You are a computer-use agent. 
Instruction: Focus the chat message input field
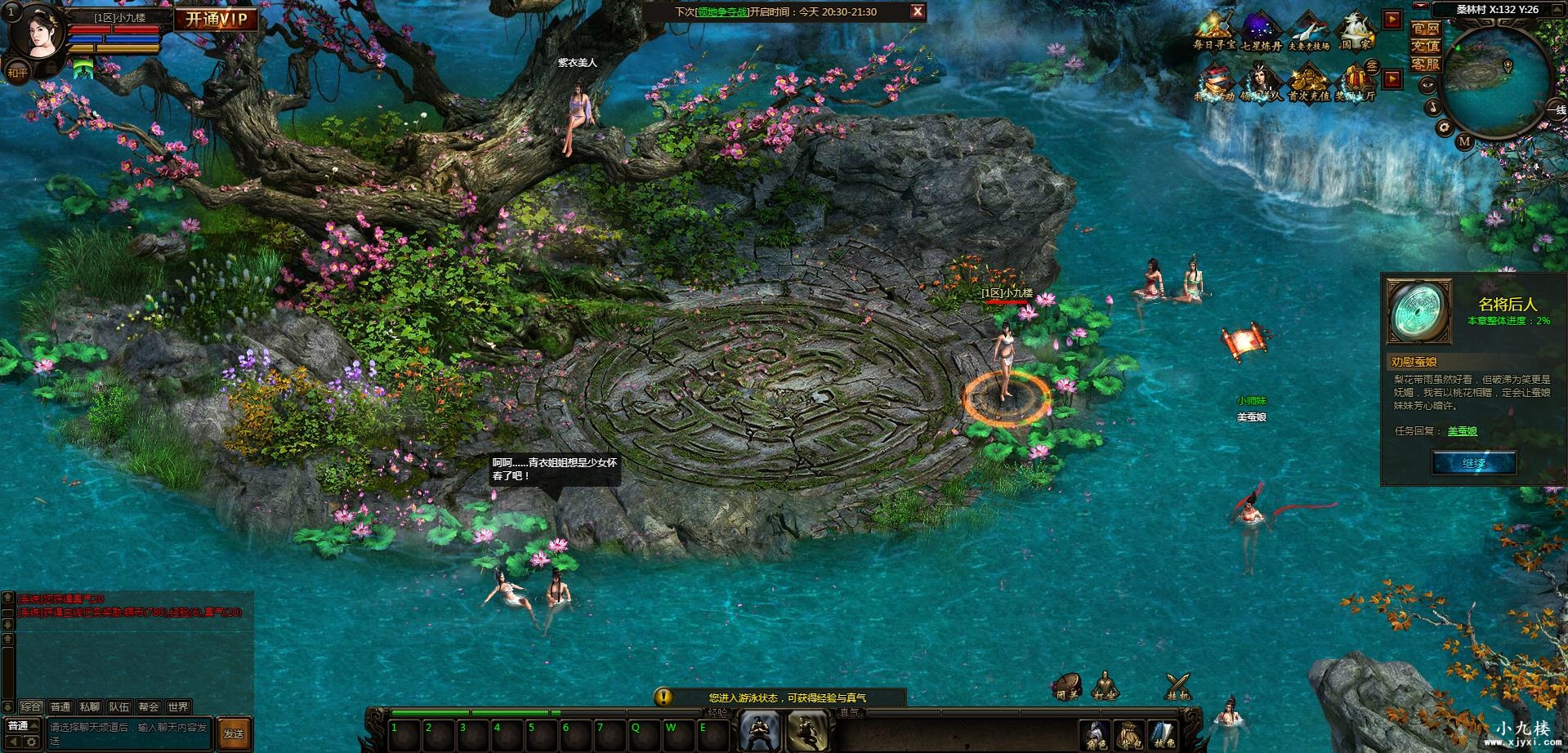[129, 733]
